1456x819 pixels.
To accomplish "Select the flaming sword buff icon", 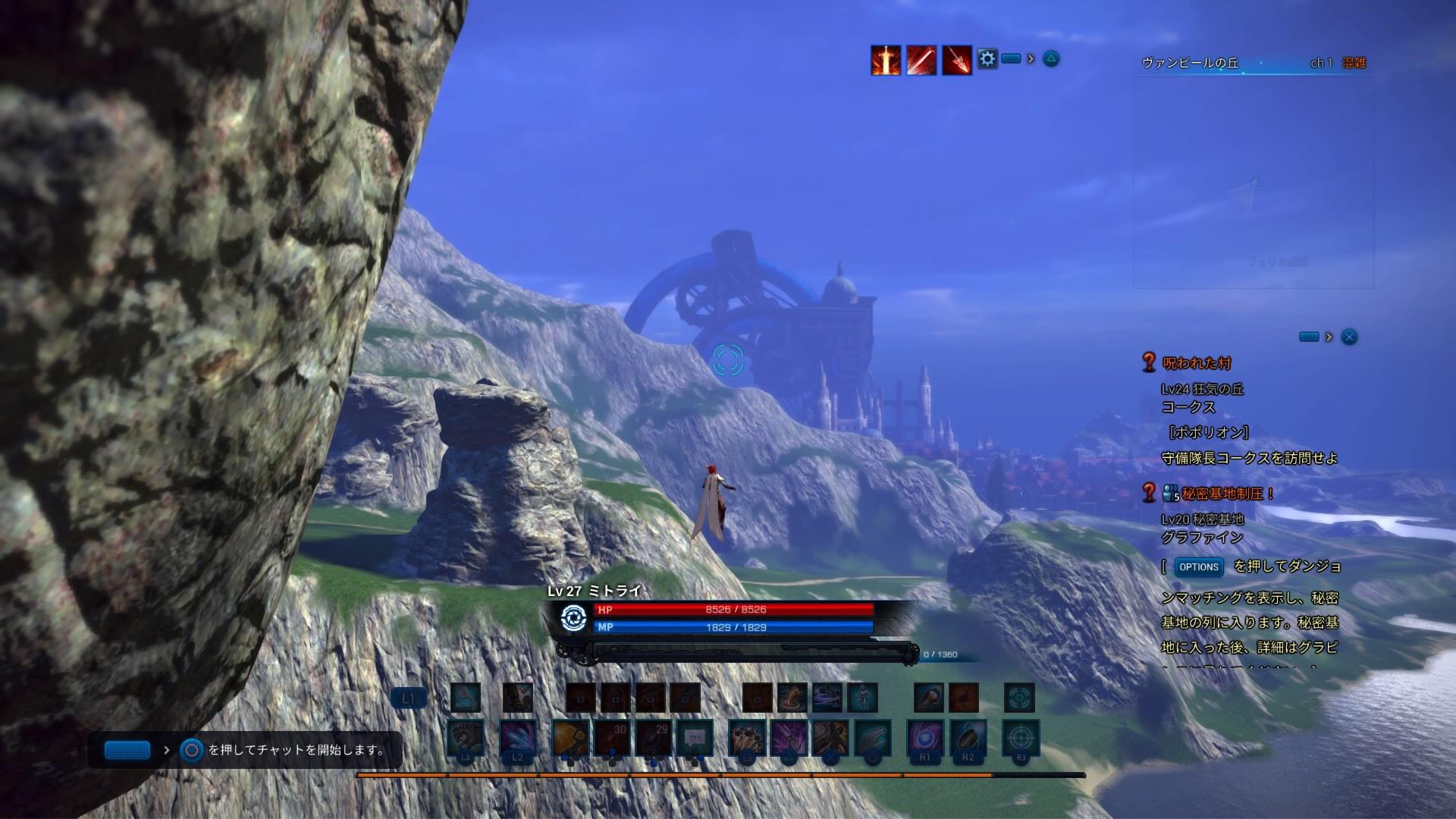I will (x=886, y=60).
